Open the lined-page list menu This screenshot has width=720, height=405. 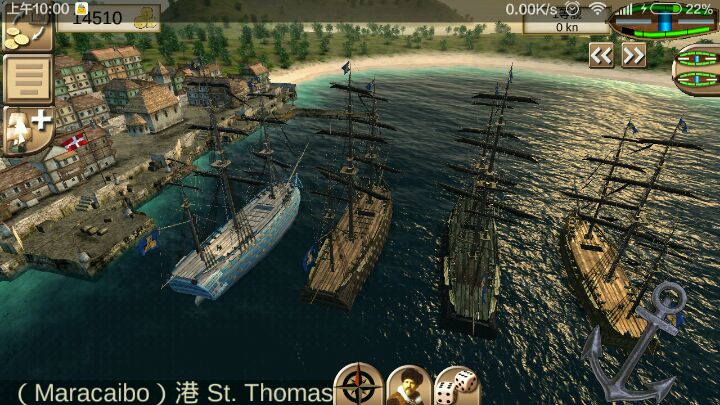pos(27,80)
